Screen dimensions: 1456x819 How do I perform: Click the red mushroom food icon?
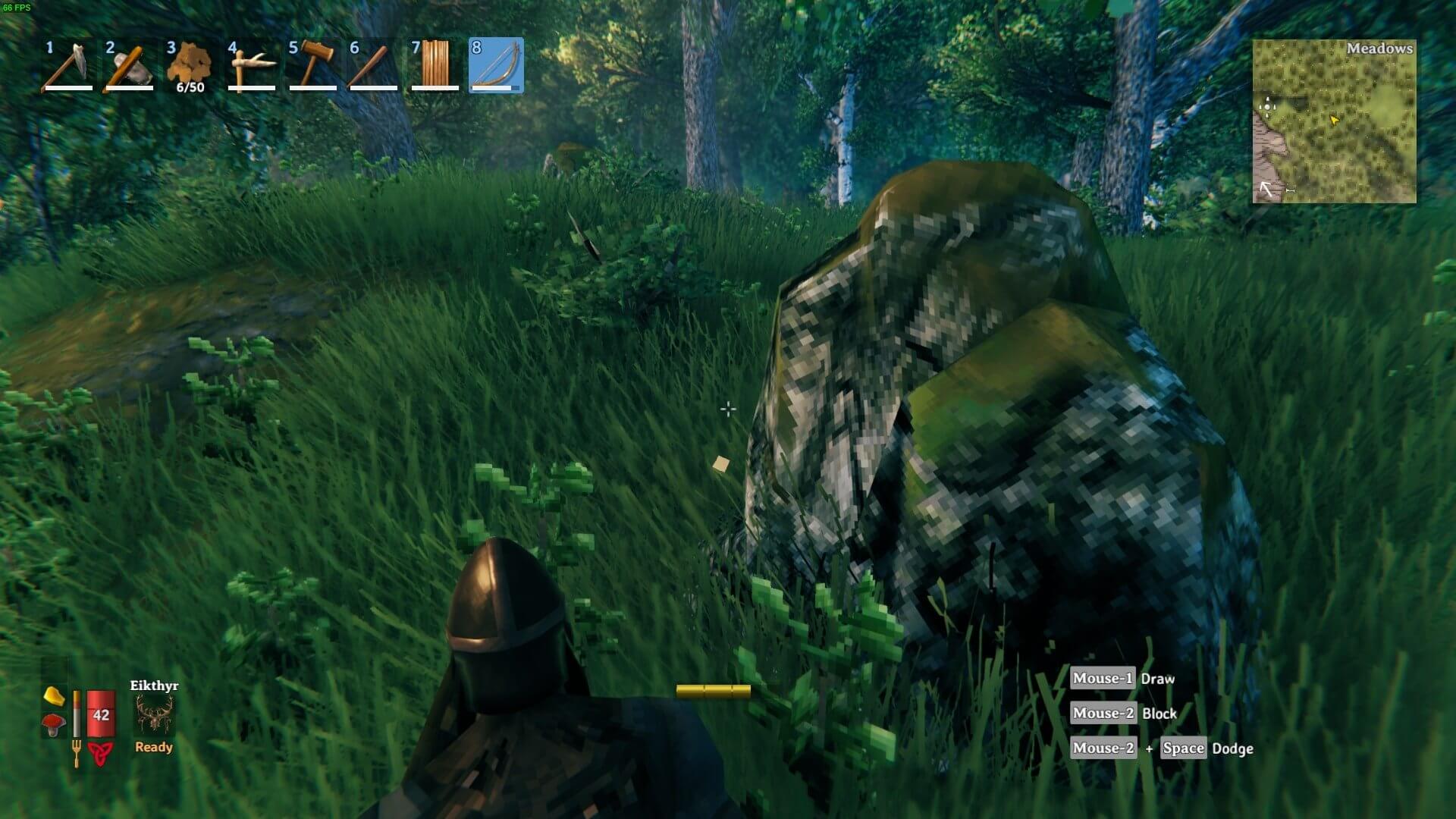point(54,725)
